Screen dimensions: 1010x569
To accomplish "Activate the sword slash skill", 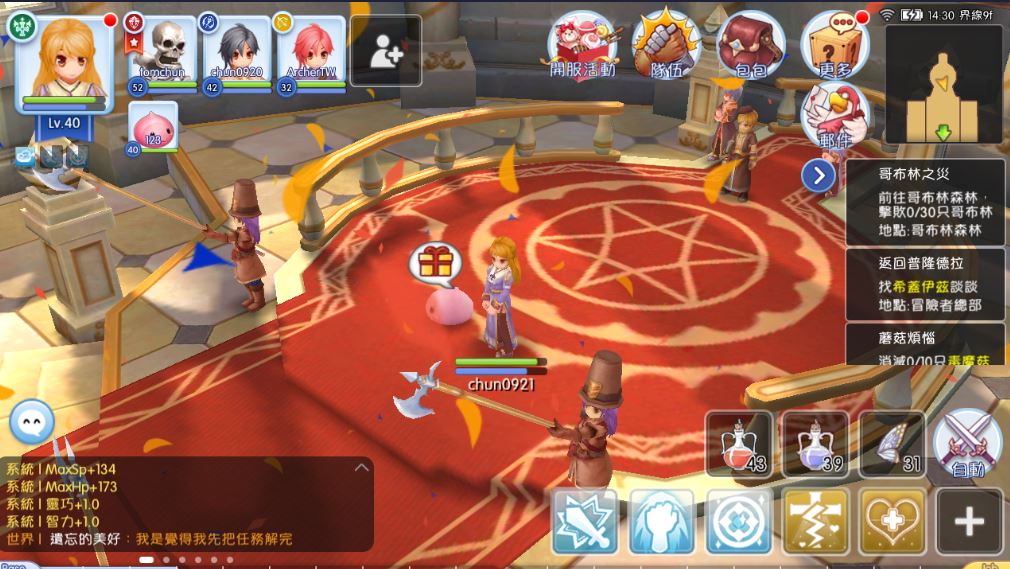I will pos(584,521).
